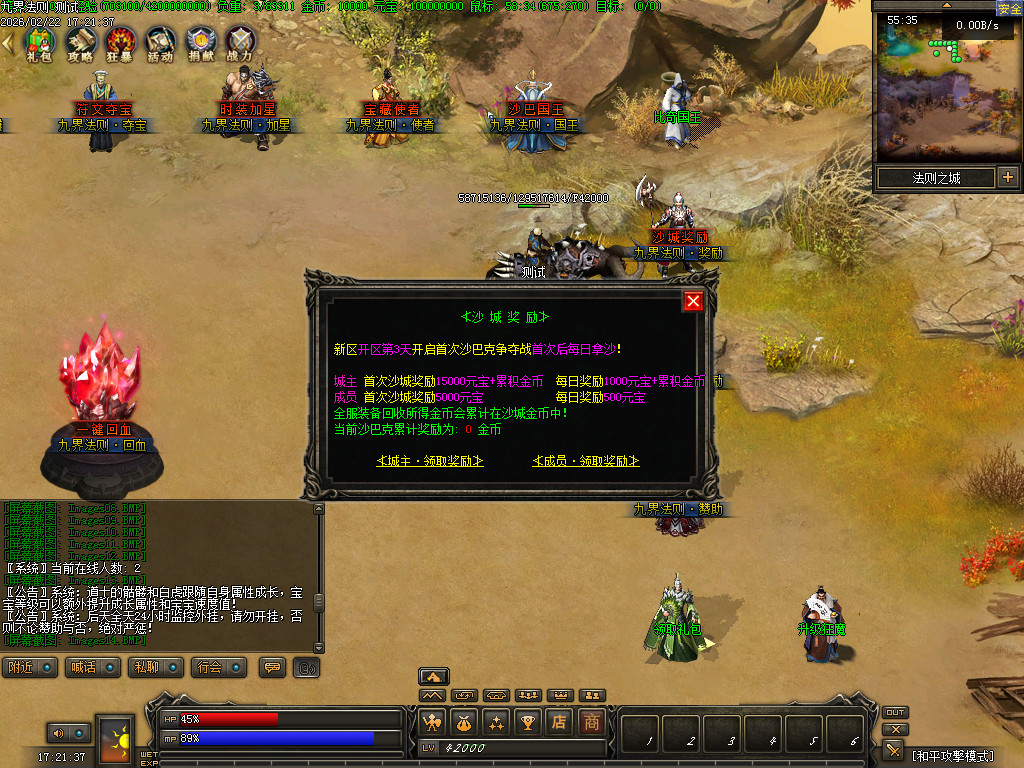Collapse the top icon row with left arrow

pos(8,43)
